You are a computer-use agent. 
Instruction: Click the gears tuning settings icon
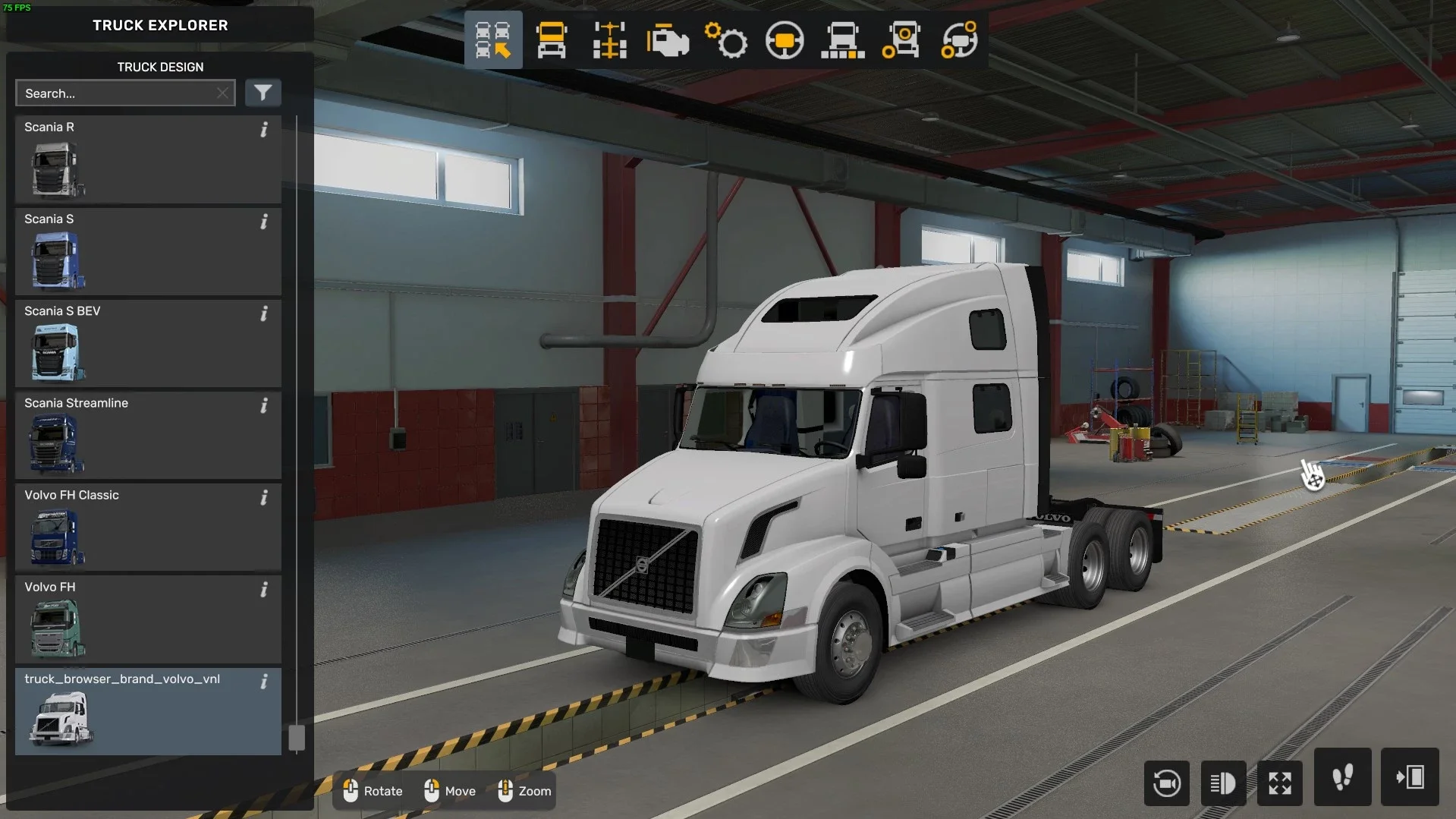726,39
